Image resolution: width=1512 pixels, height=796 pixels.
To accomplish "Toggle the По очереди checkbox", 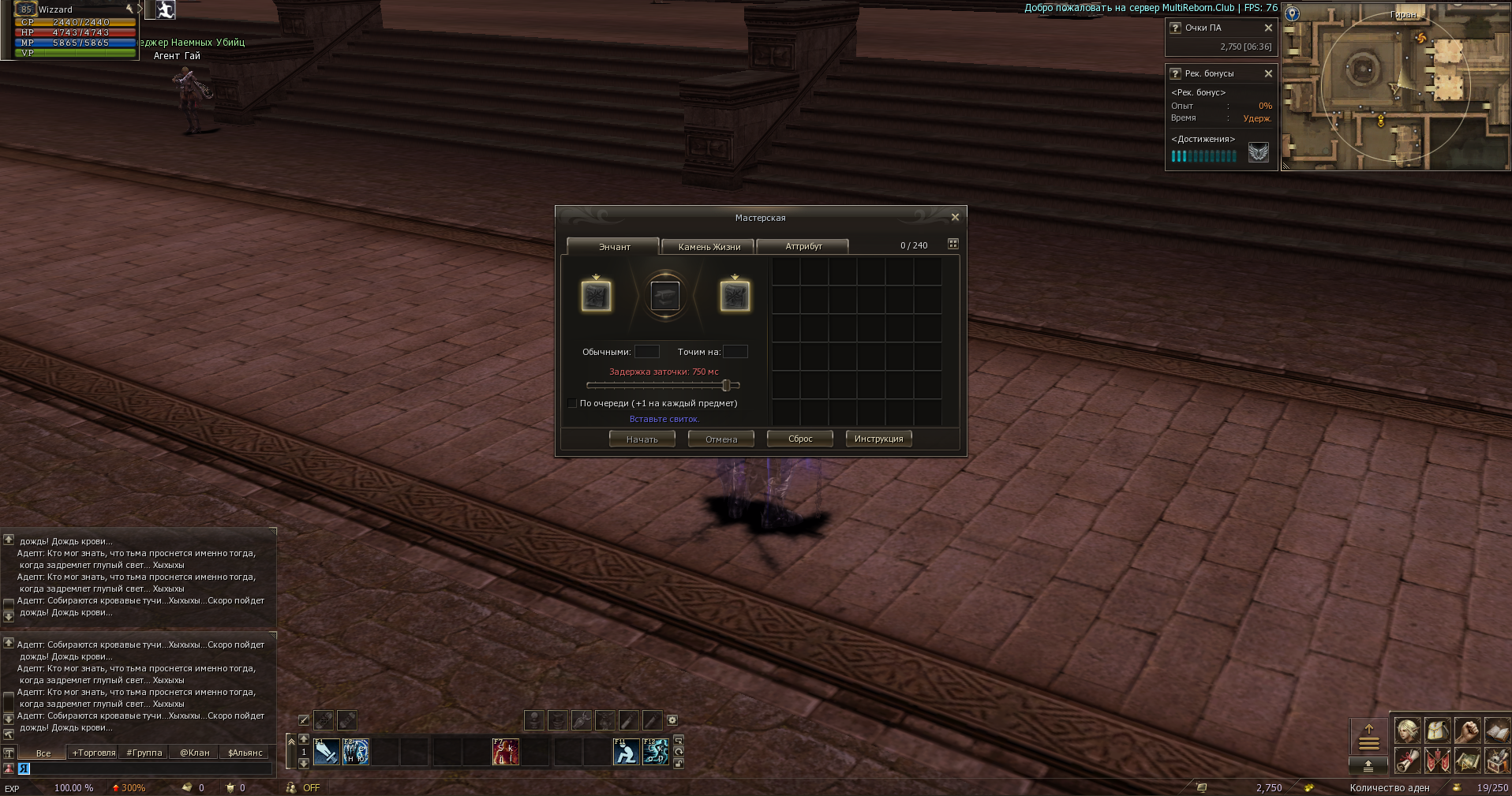I will (x=572, y=403).
